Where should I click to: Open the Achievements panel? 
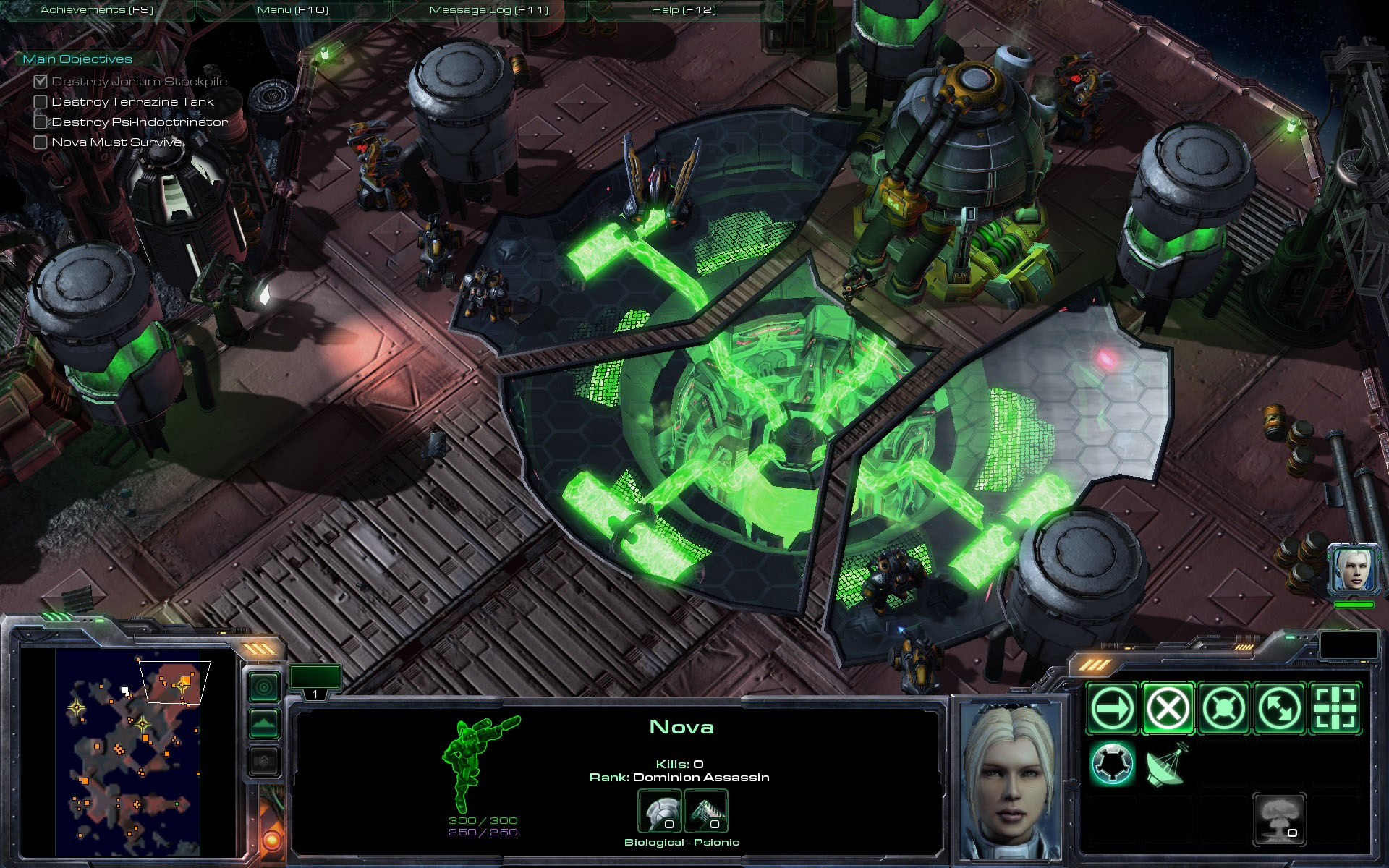tap(97, 10)
